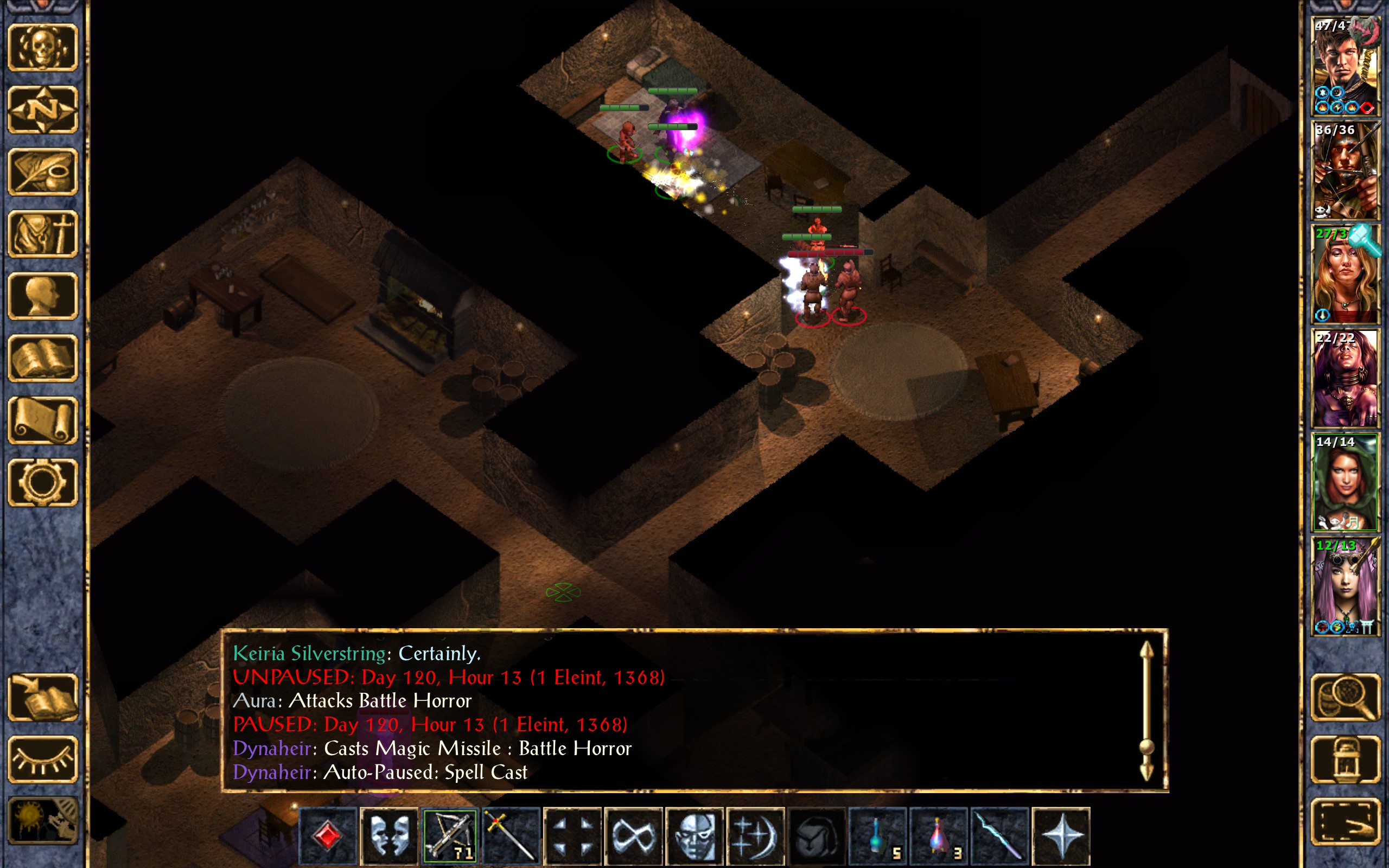Select Dynaheir's portrait showing 22/22
1389x868 pixels.
click(x=1345, y=378)
